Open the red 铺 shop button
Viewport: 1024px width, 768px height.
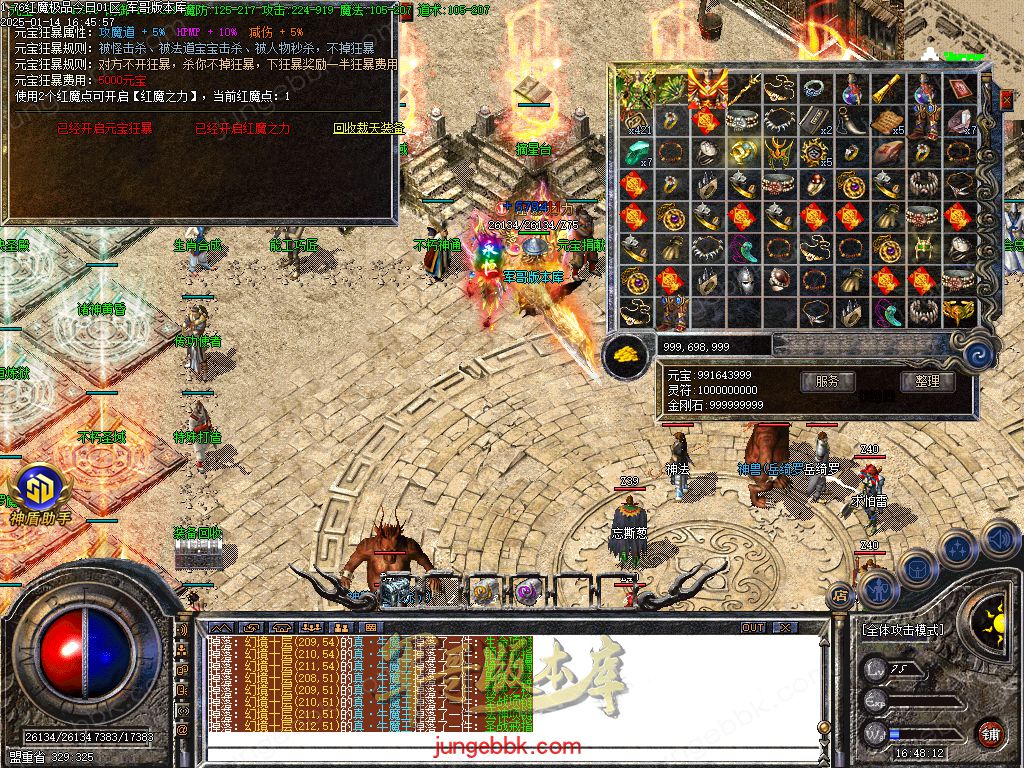point(989,733)
